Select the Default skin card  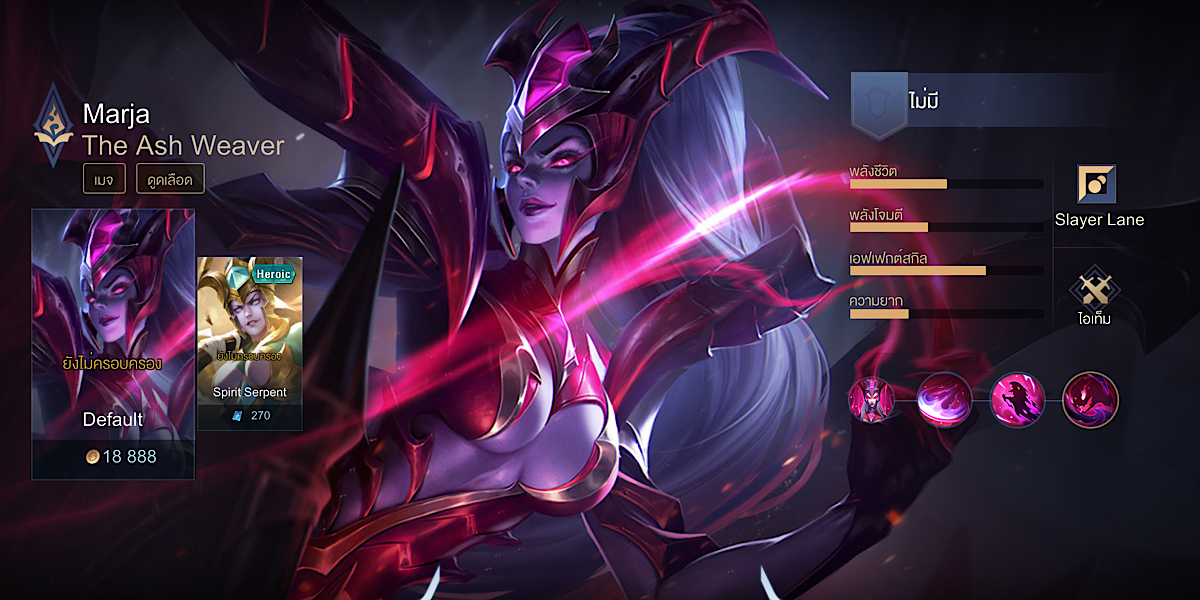(x=113, y=344)
